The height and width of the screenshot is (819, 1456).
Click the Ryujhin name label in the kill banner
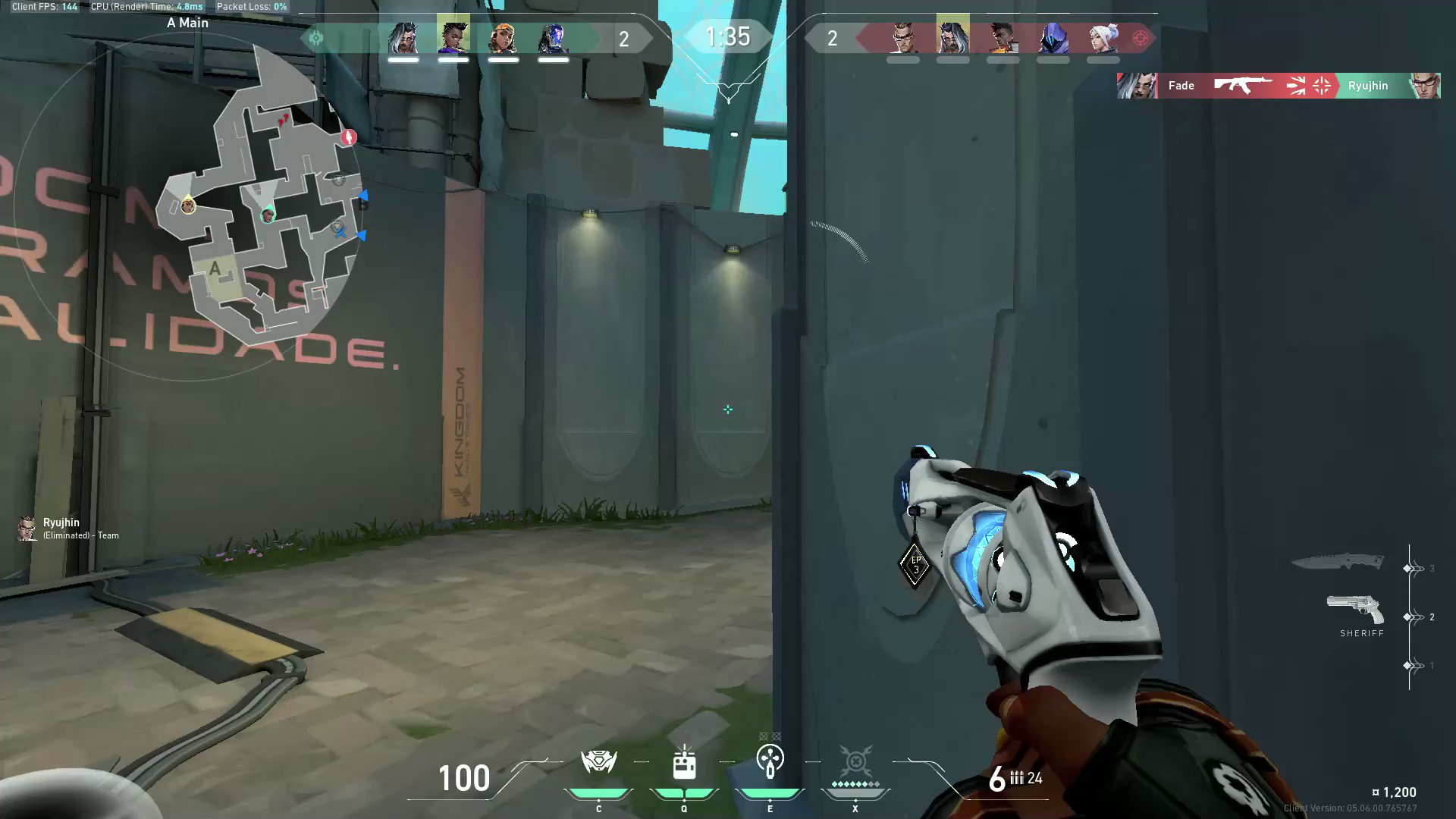[x=1369, y=86]
